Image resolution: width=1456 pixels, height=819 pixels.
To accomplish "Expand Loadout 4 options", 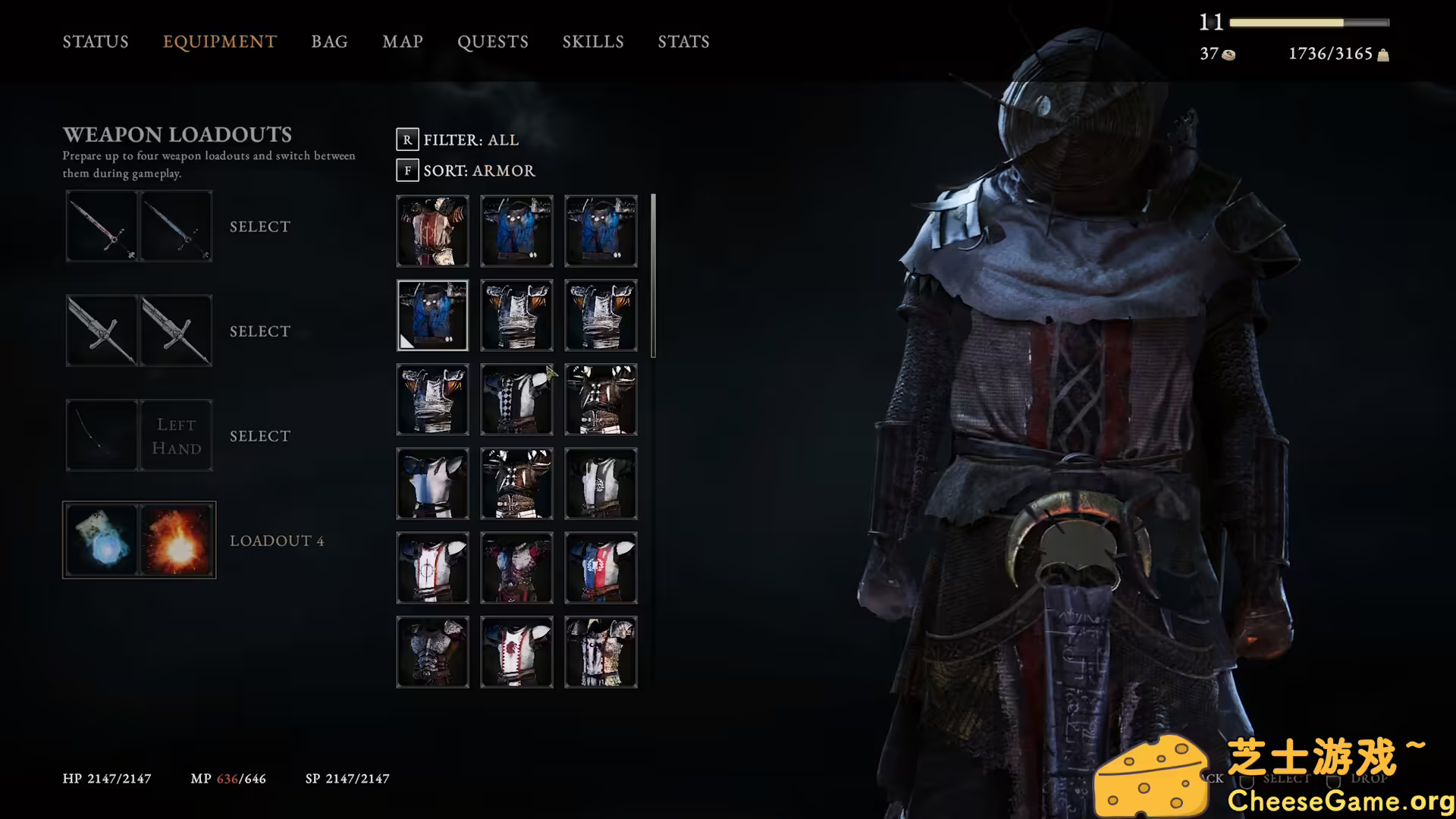I will point(277,540).
